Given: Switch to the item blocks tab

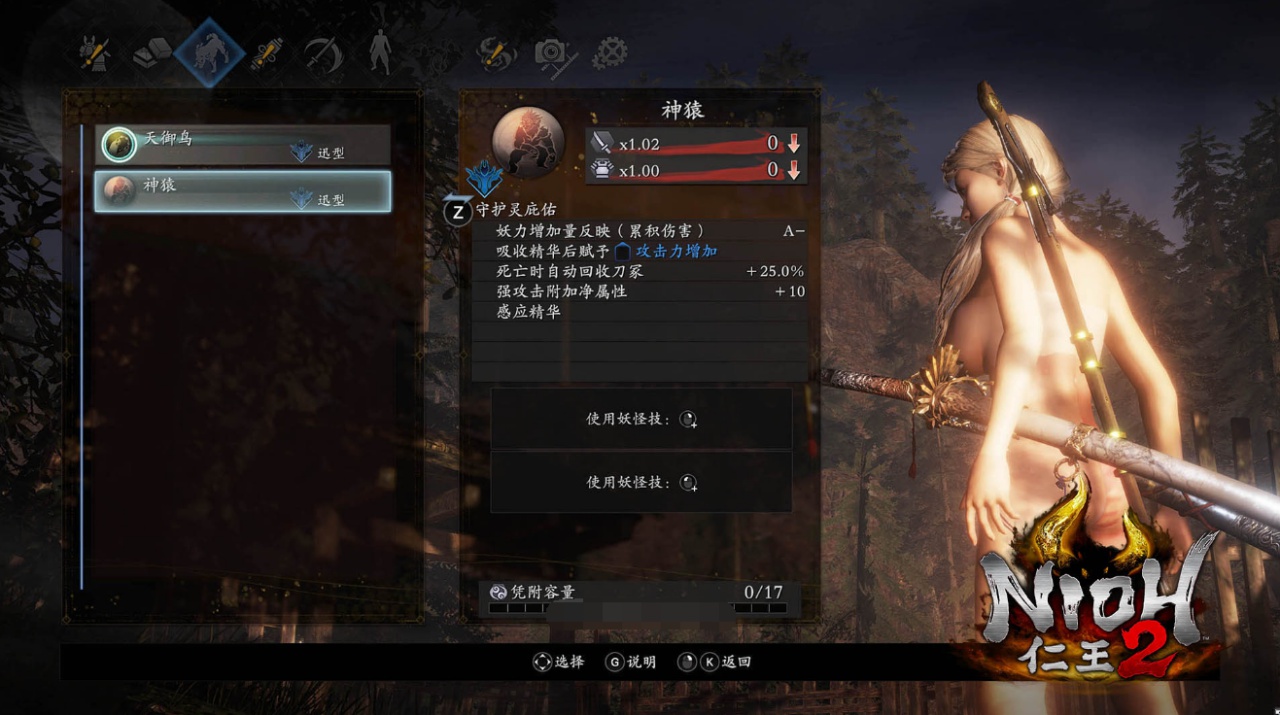Looking at the screenshot, I should click(x=153, y=52).
